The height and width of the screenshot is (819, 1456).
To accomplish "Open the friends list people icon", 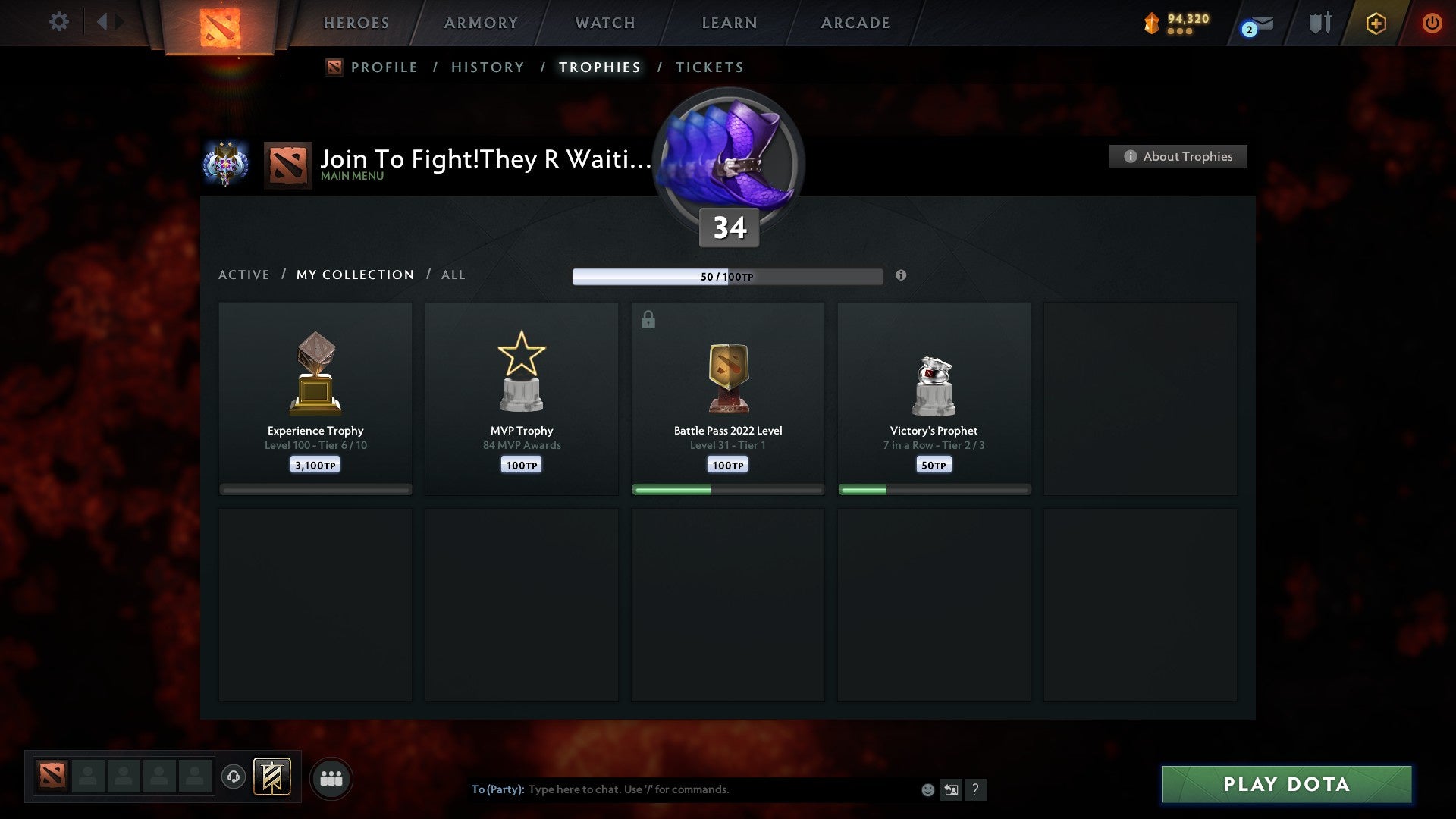I will click(331, 777).
